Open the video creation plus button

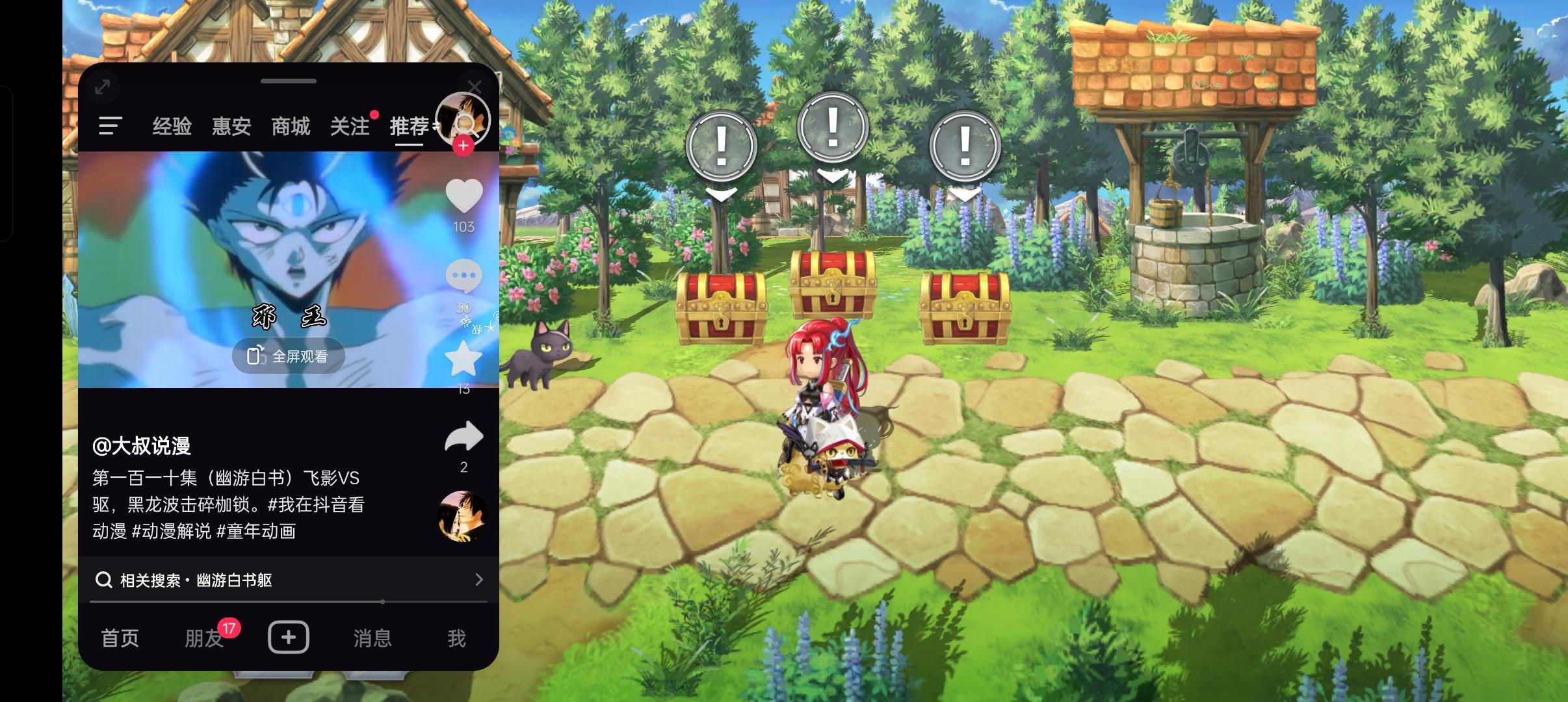(289, 638)
